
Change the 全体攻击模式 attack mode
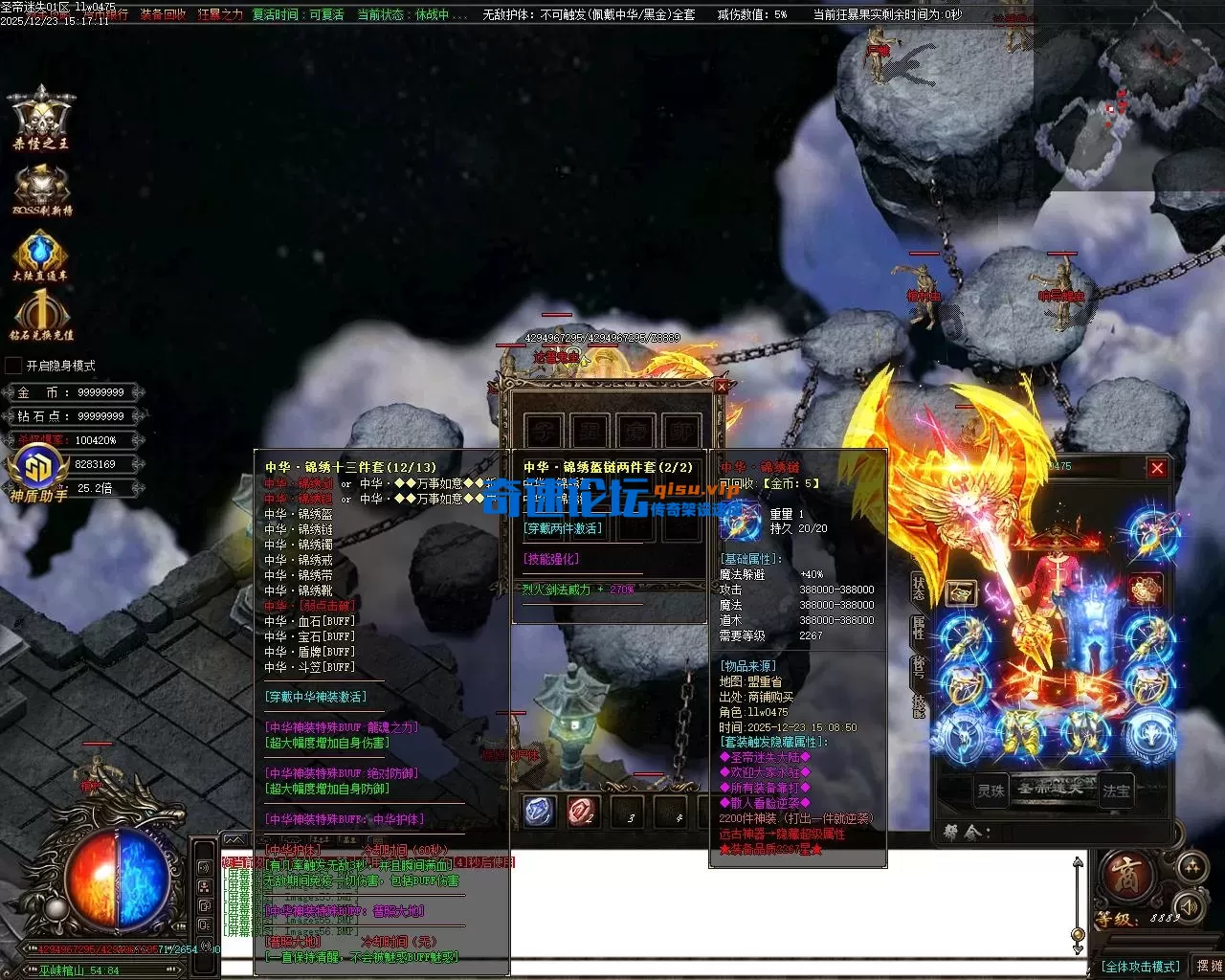coord(1140,967)
